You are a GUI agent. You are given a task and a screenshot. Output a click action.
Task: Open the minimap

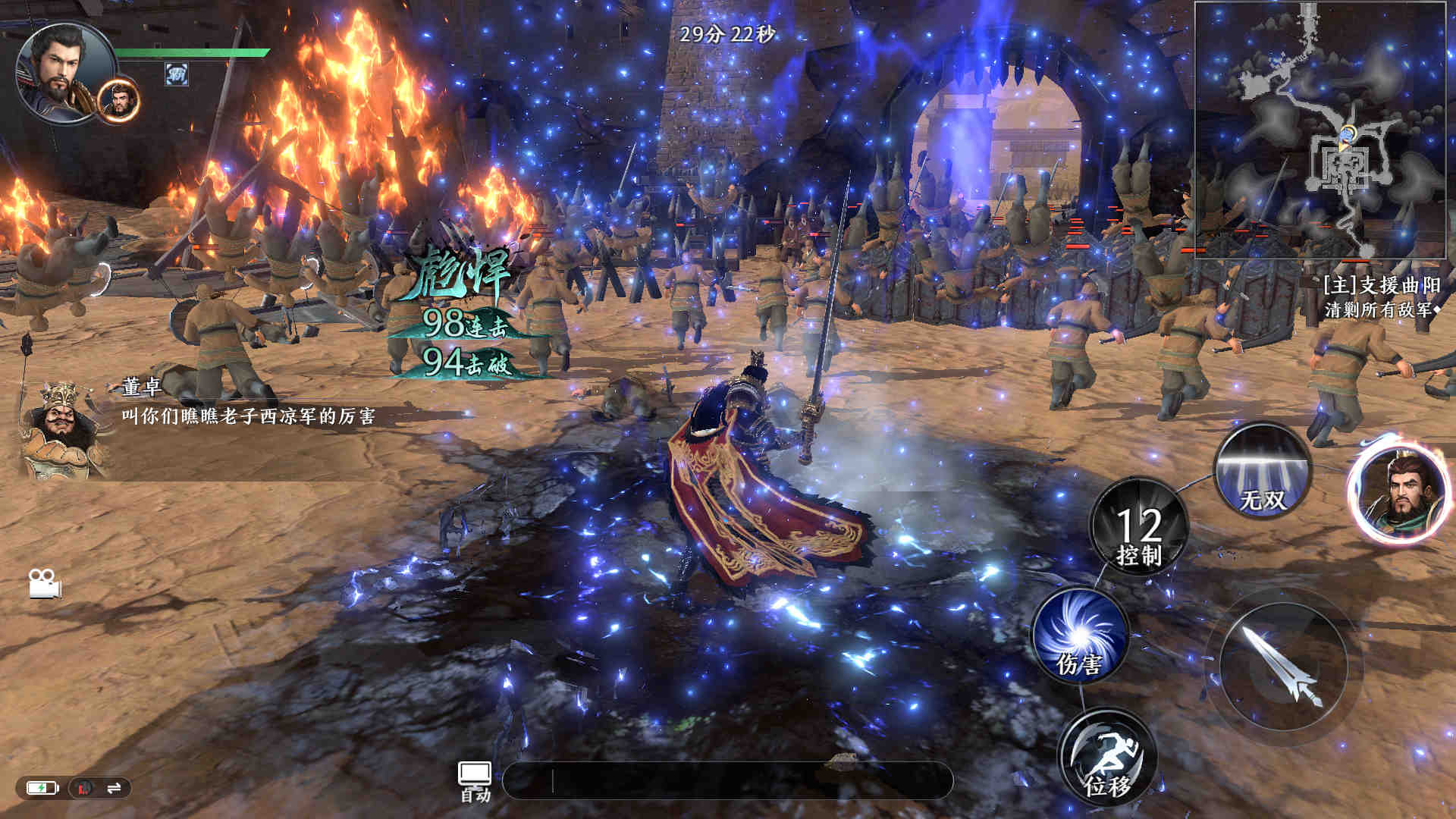(x=1324, y=130)
